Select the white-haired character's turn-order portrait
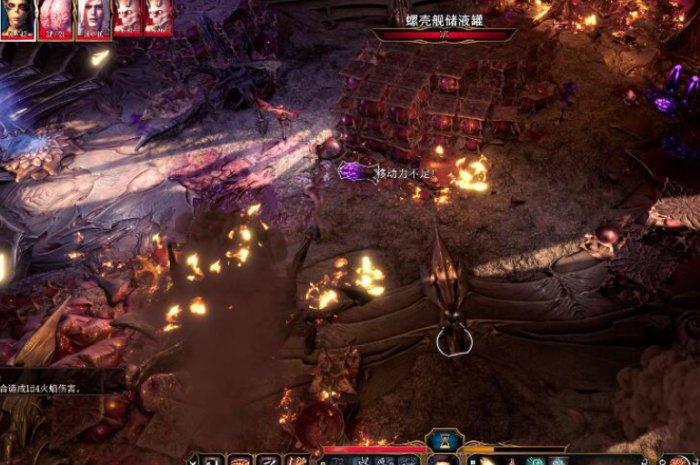 click(93, 18)
